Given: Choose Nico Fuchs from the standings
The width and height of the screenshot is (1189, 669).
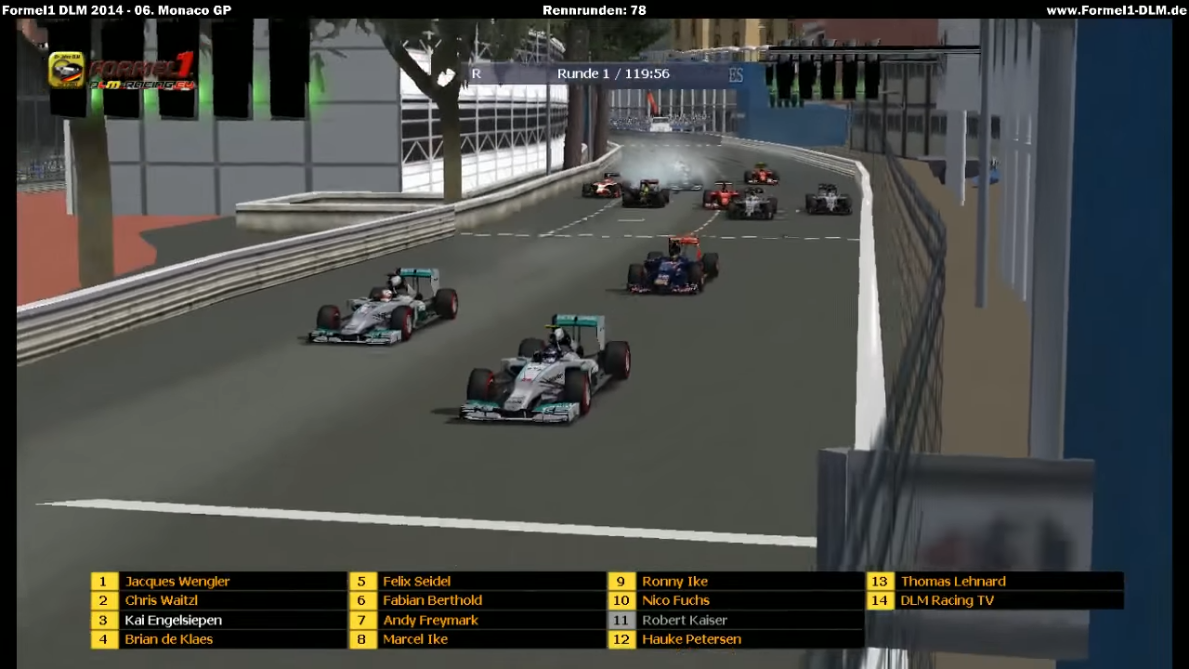Looking at the screenshot, I should coord(675,600).
